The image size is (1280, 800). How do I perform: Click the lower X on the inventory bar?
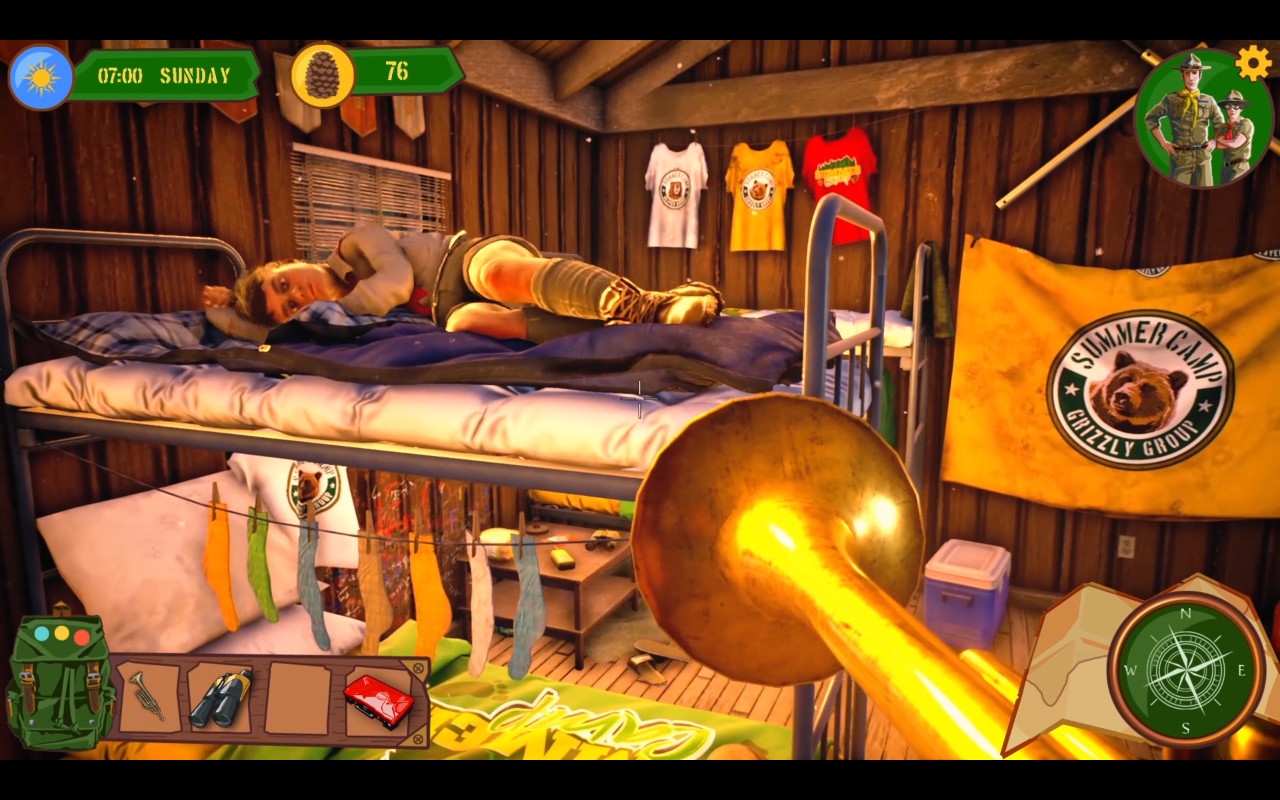tap(418, 737)
